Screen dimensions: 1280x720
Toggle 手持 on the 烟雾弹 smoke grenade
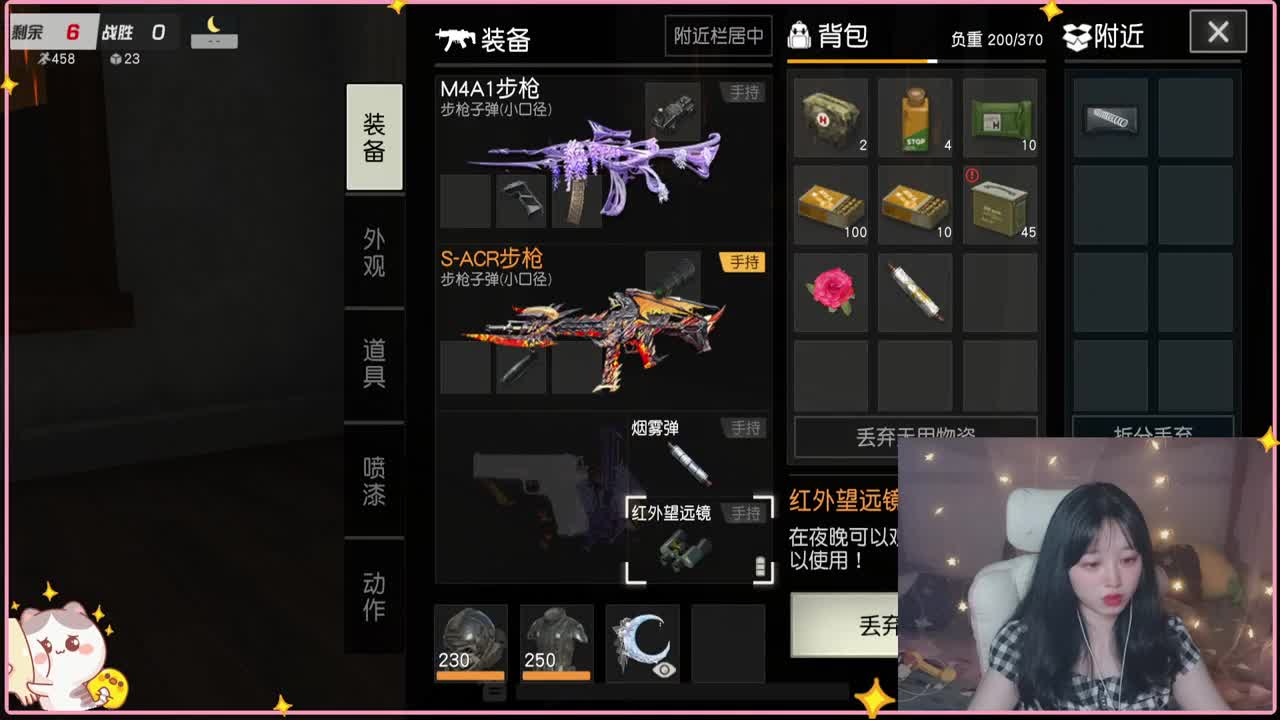[x=742, y=426]
